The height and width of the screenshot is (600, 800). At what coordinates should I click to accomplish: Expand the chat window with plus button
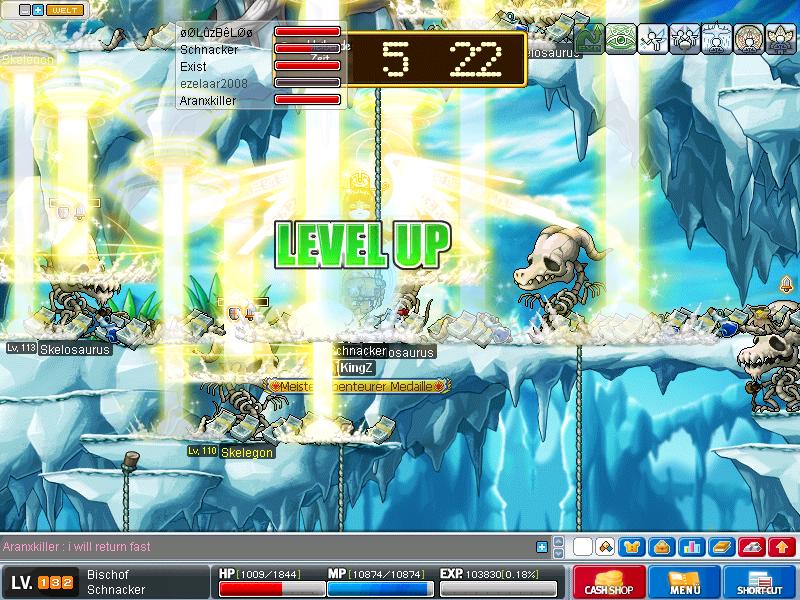542,547
